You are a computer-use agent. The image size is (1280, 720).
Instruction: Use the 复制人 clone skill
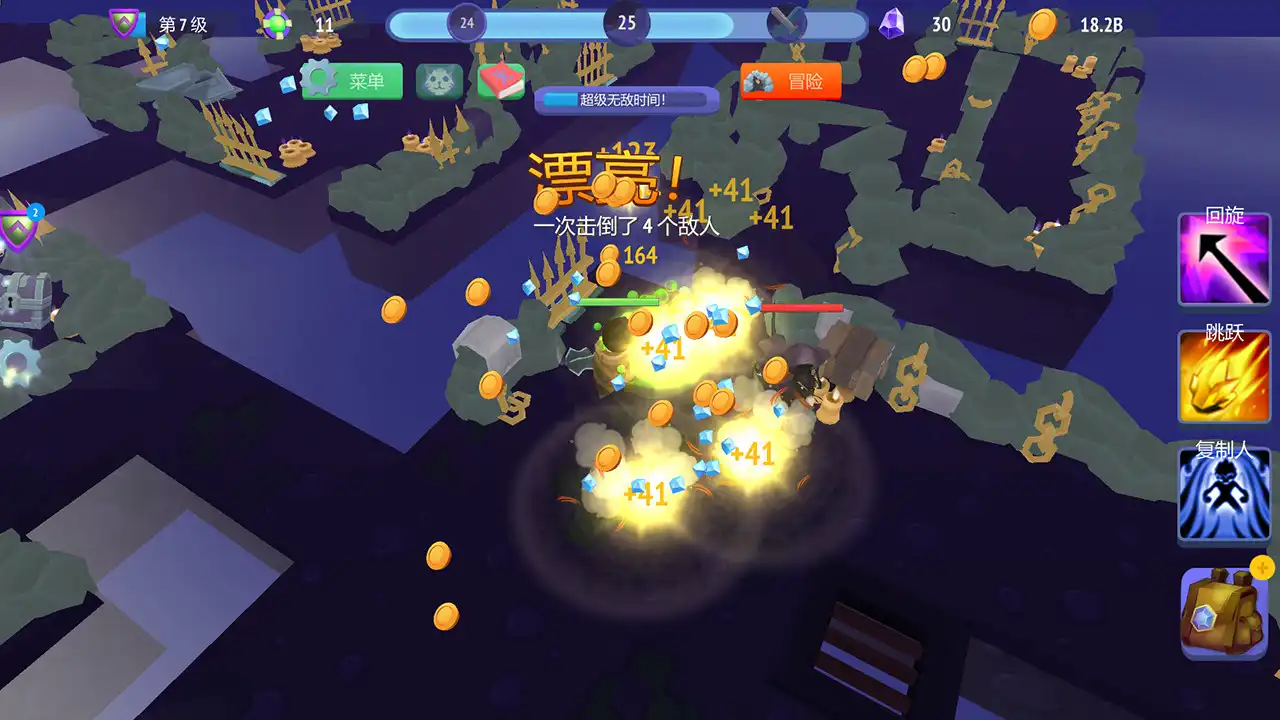click(x=1223, y=493)
